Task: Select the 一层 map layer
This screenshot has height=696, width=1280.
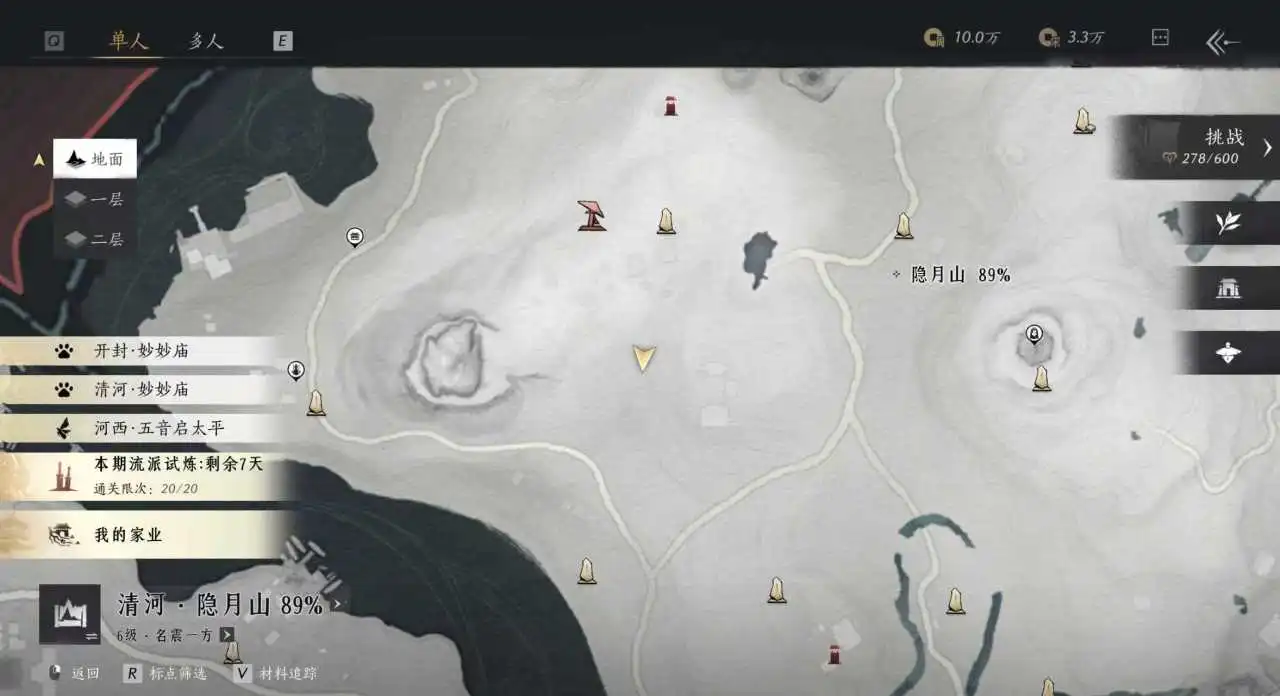Action: [95, 199]
